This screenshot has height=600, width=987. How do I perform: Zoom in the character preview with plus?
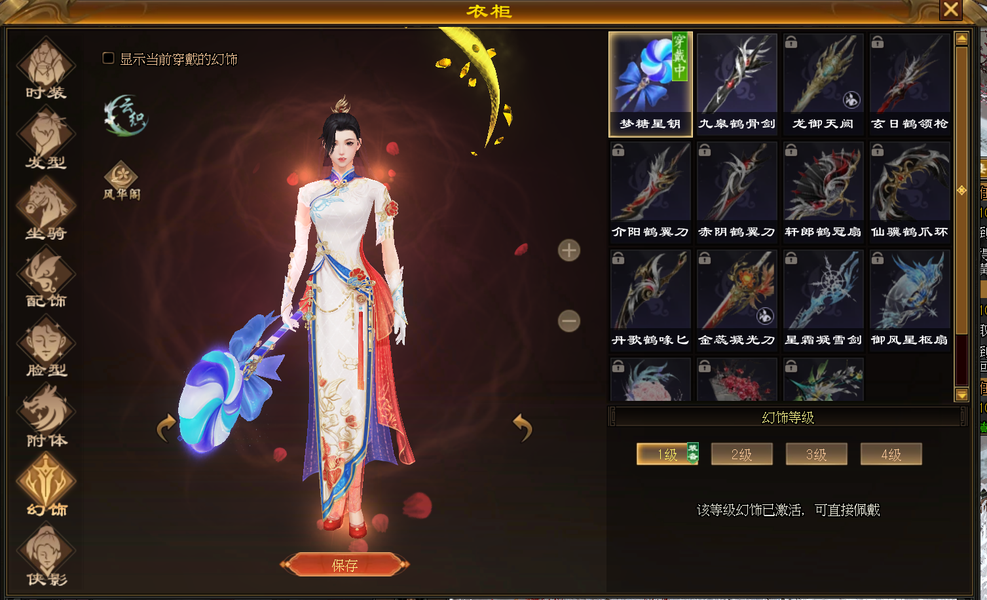pos(569,250)
